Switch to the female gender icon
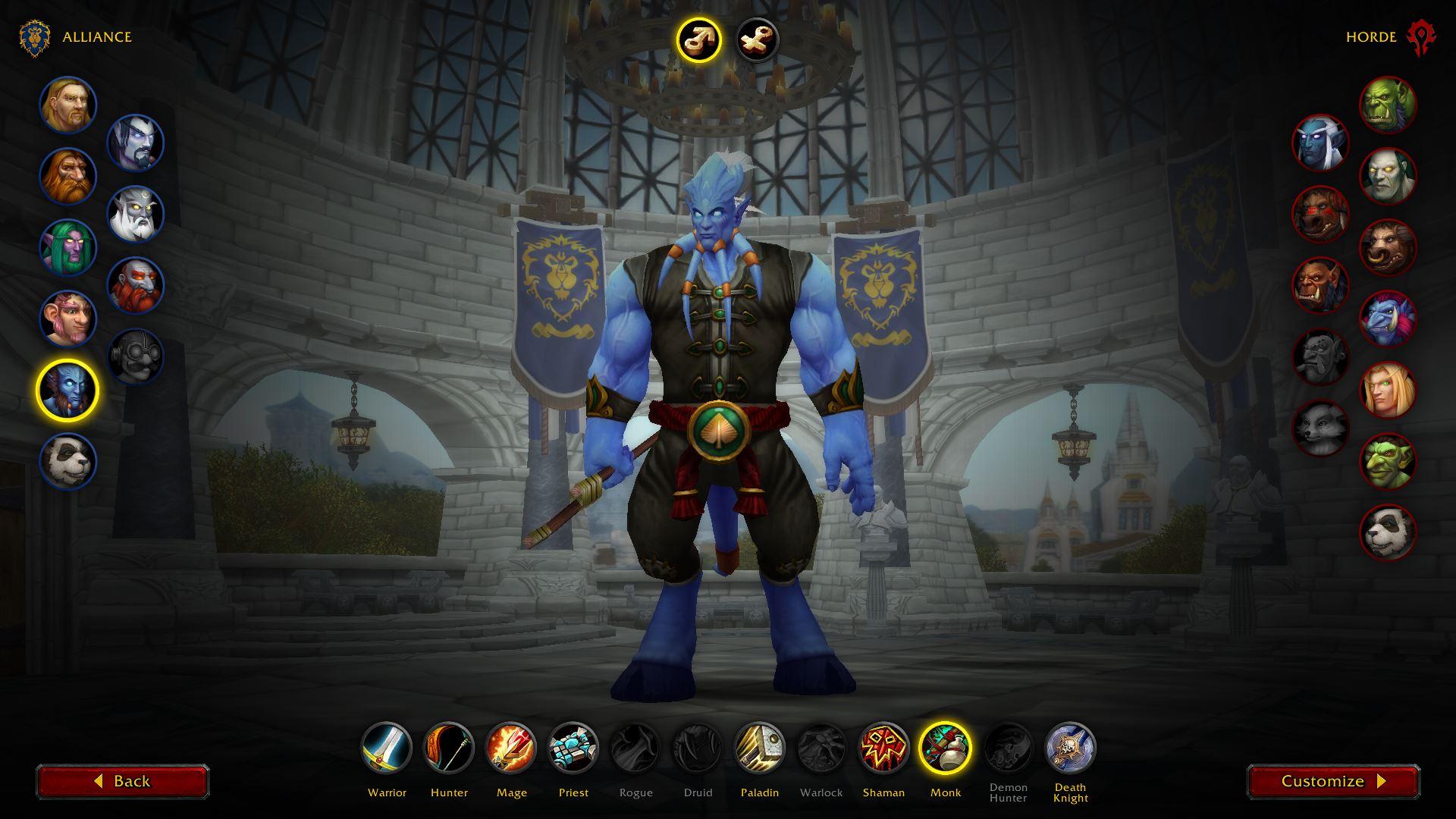Image resolution: width=1456 pixels, height=819 pixels. click(758, 39)
